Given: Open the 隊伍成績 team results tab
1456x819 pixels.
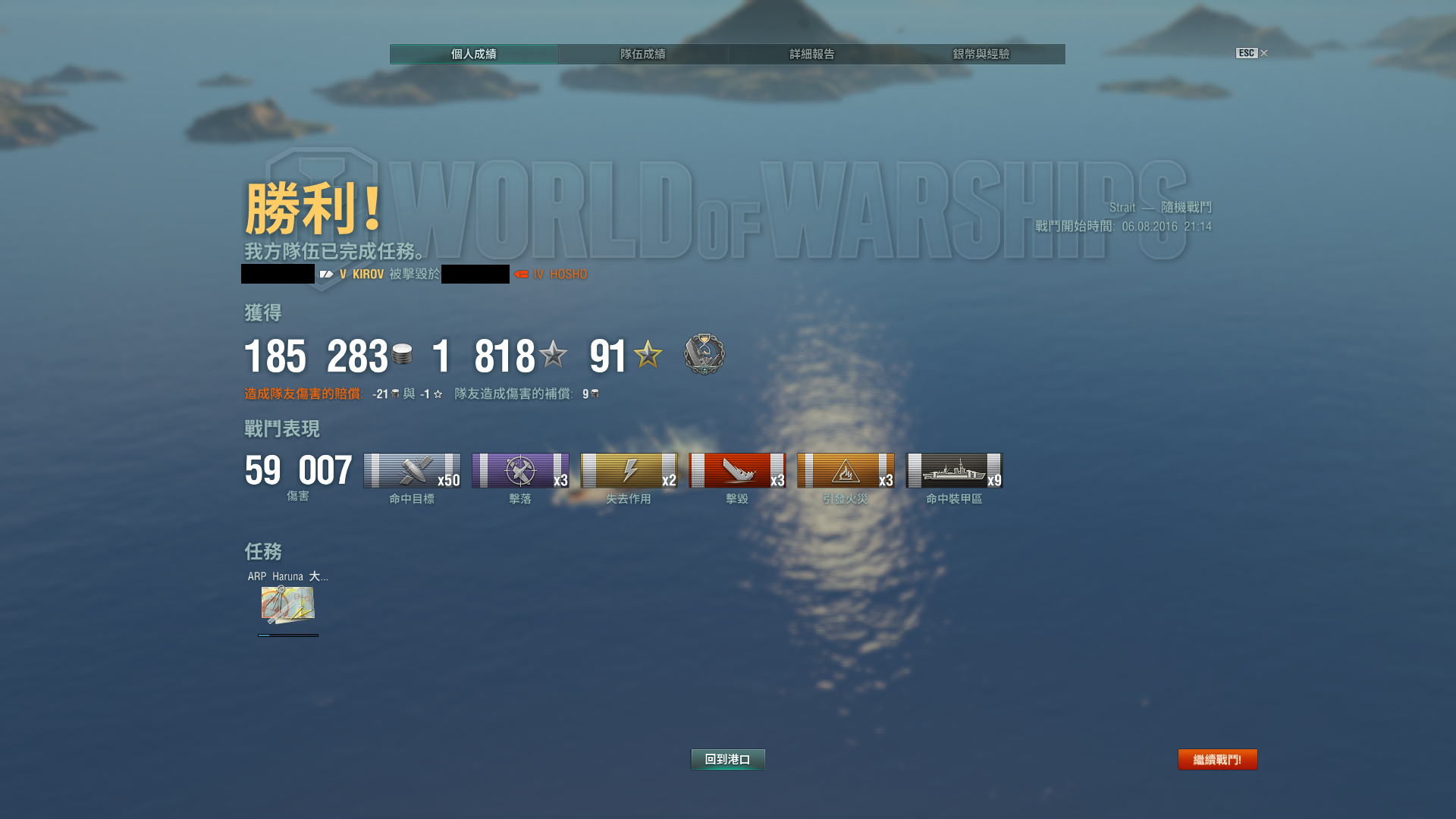Looking at the screenshot, I should pyautogui.click(x=642, y=54).
